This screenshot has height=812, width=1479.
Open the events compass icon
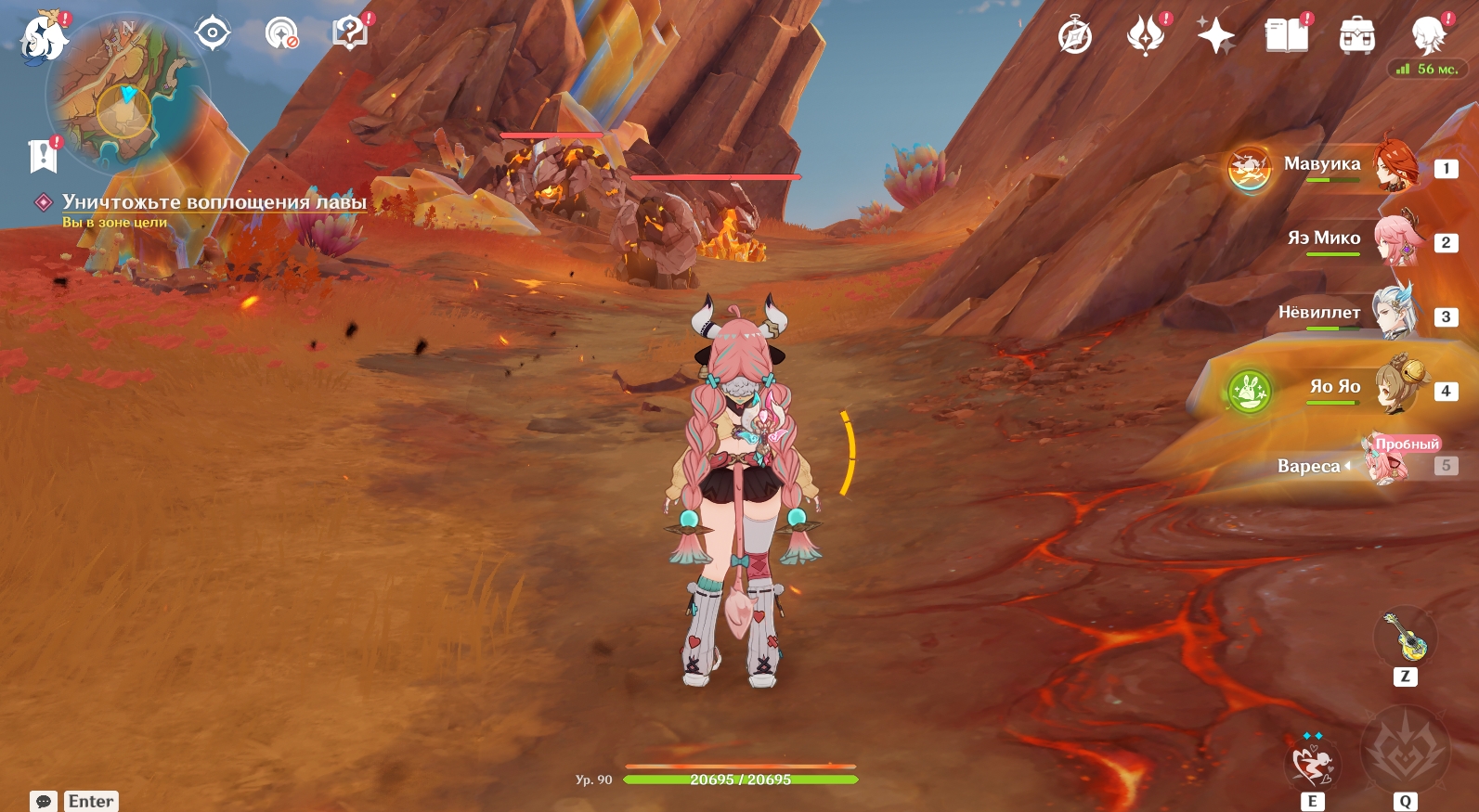pyautogui.click(x=1075, y=37)
